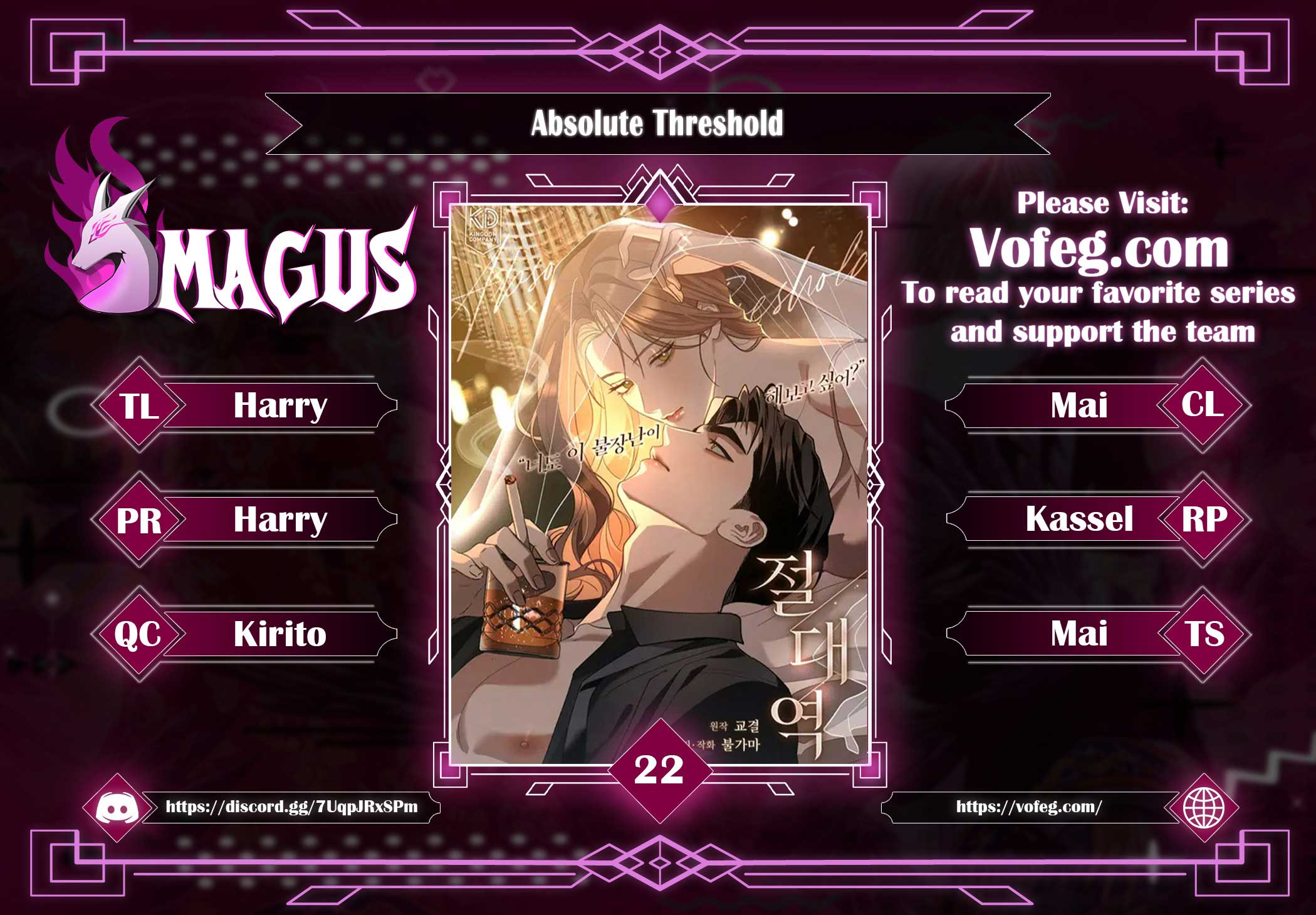Open the Discord invite link
Screen dimensions: 1316x915
[291, 807]
